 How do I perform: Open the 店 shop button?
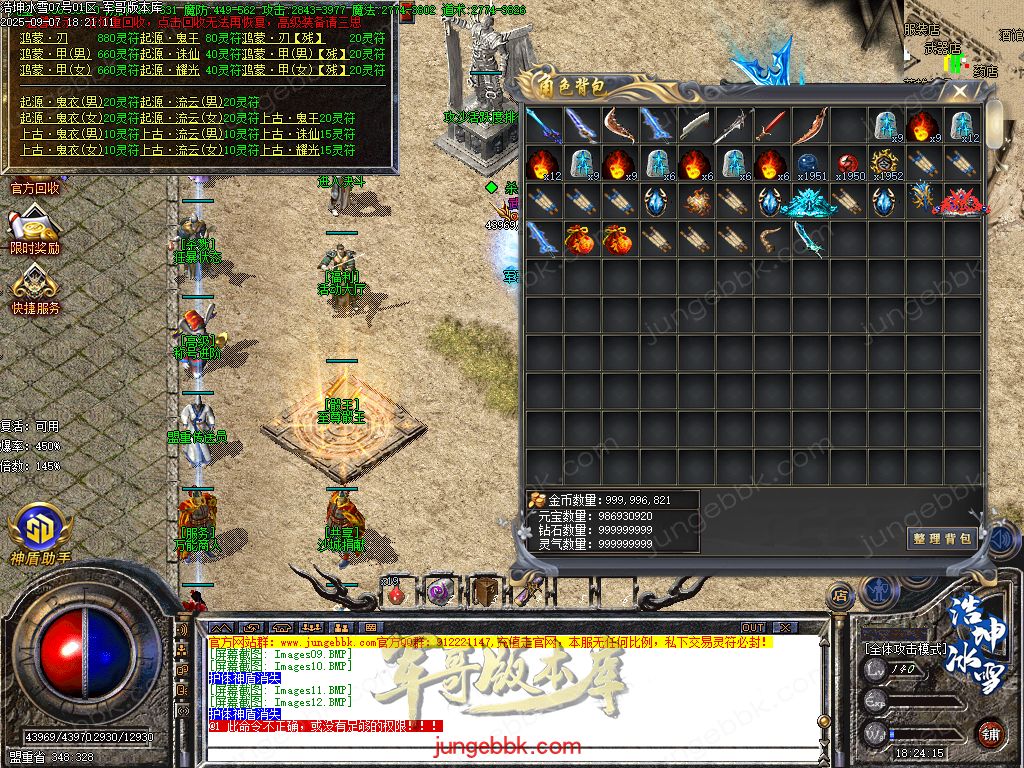click(x=840, y=596)
